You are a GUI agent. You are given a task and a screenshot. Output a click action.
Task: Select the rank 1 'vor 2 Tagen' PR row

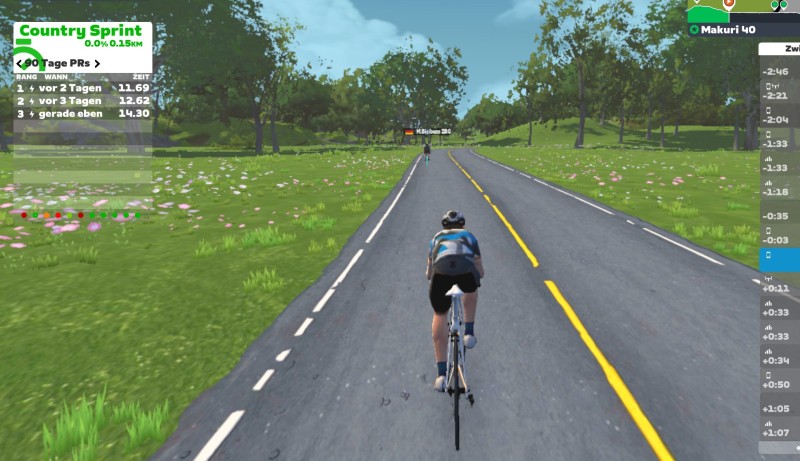click(82, 88)
